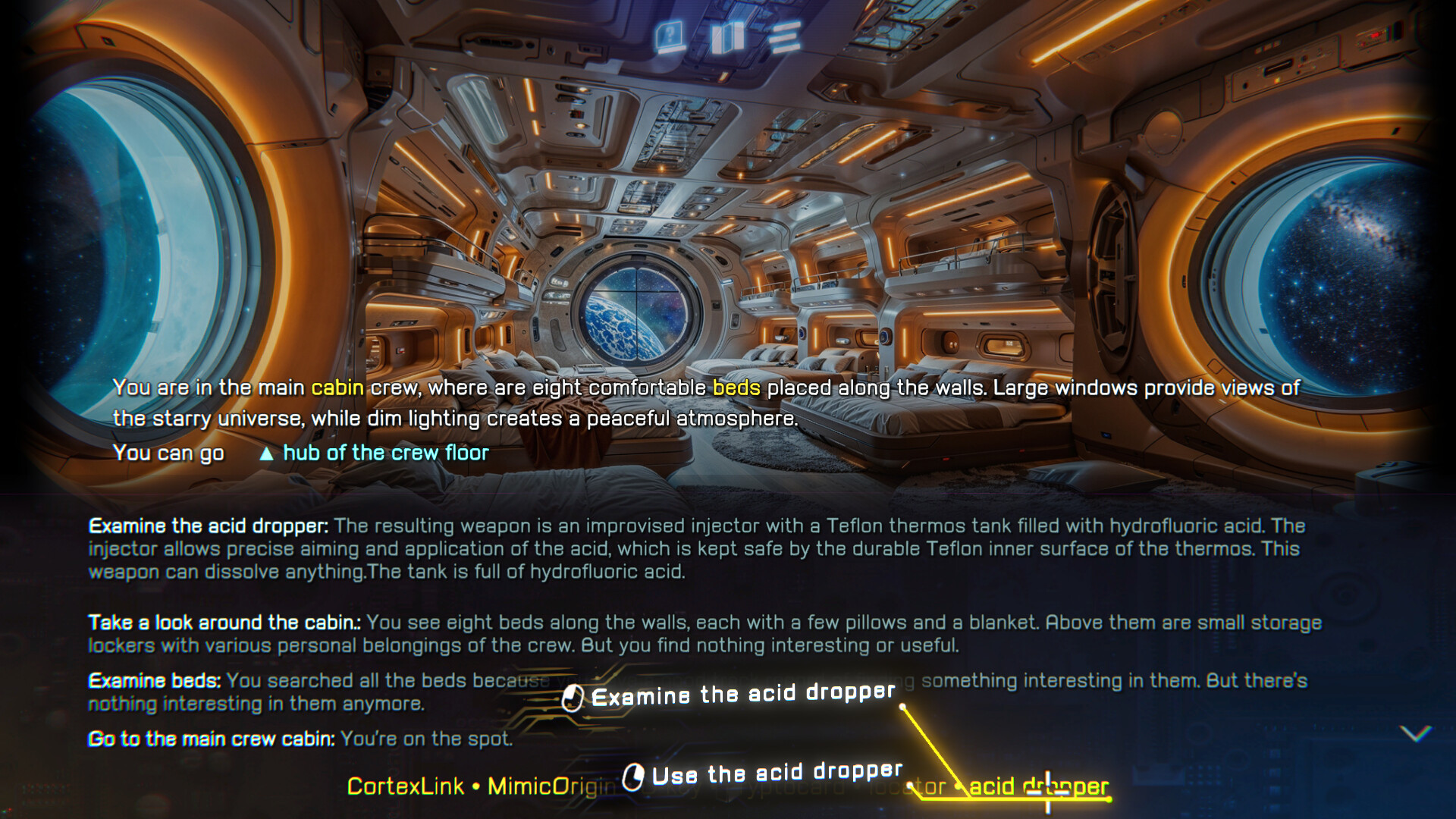Viewport: 1456px width, 819px height.
Task: Follow the hub of the crew floor link
Action: click(x=385, y=453)
